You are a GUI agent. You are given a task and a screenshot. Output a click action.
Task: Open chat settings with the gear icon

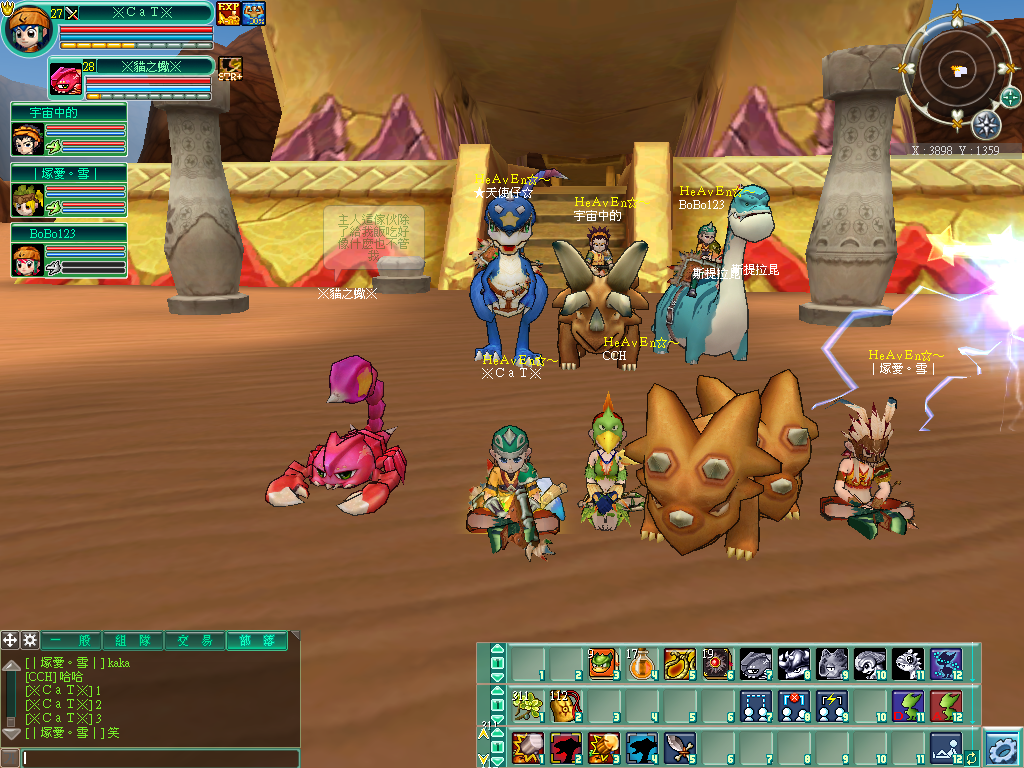pos(30,640)
